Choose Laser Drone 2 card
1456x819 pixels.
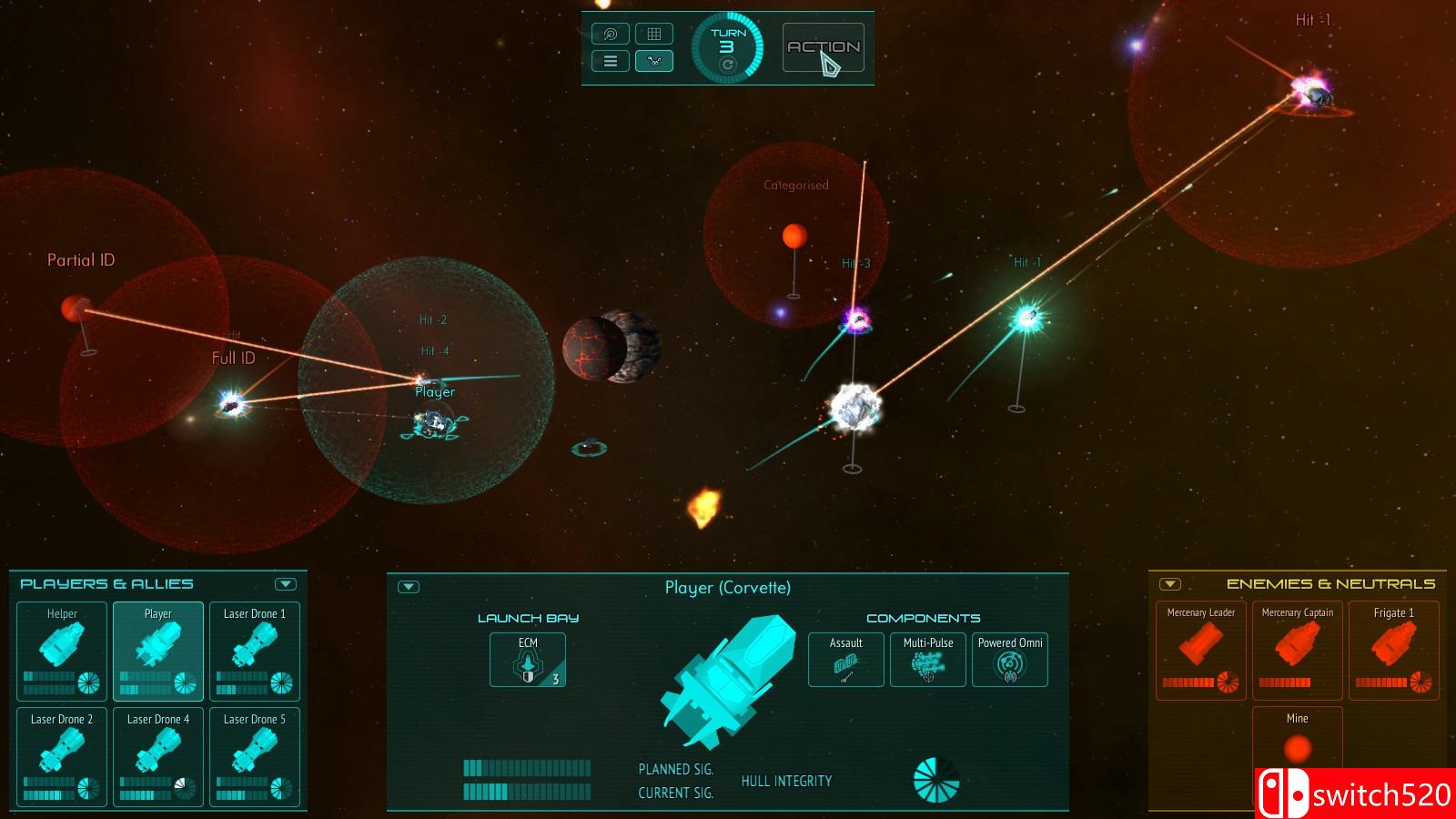click(x=62, y=756)
